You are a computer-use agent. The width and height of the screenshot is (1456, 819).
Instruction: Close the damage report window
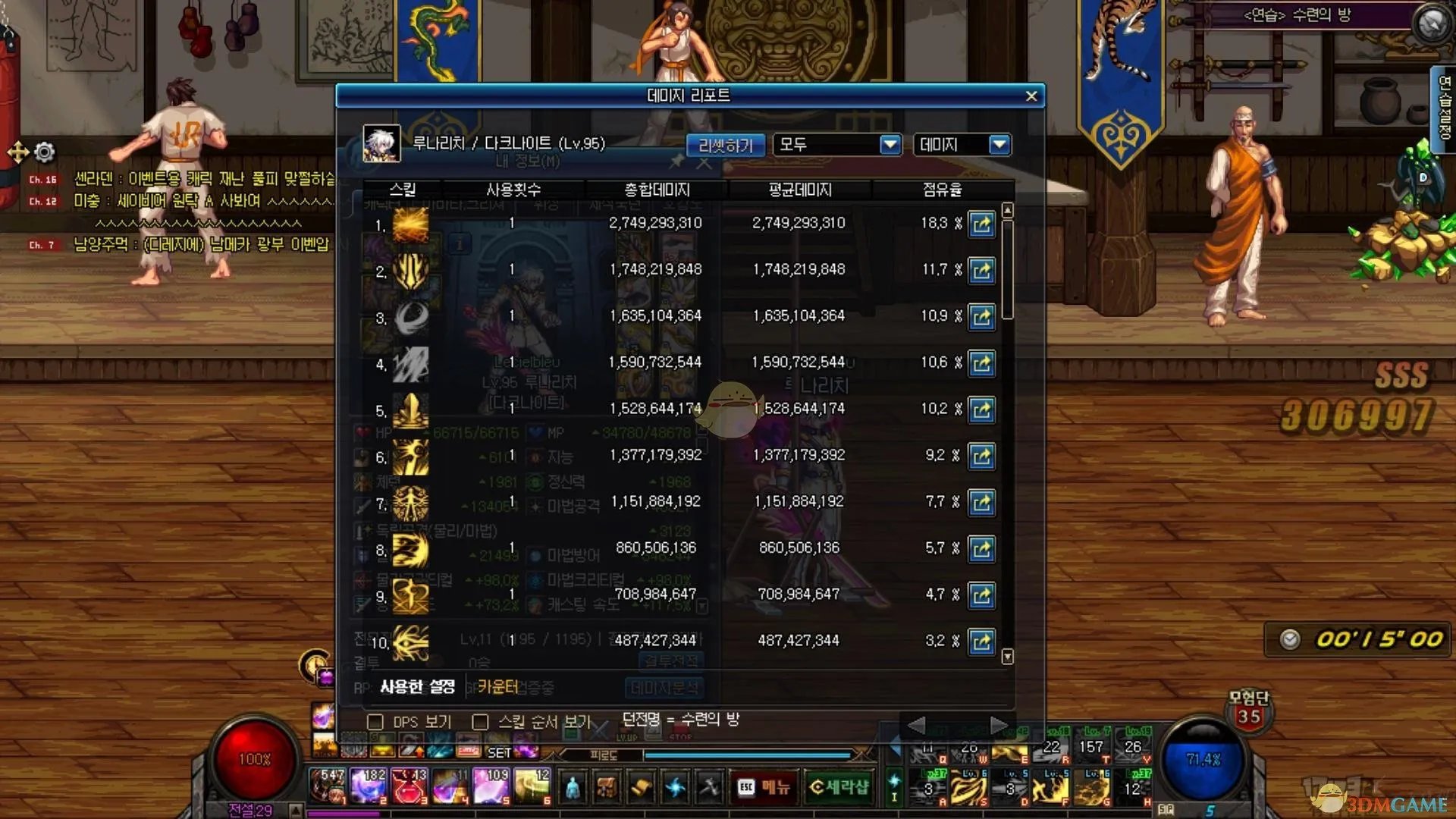point(1031,96)
